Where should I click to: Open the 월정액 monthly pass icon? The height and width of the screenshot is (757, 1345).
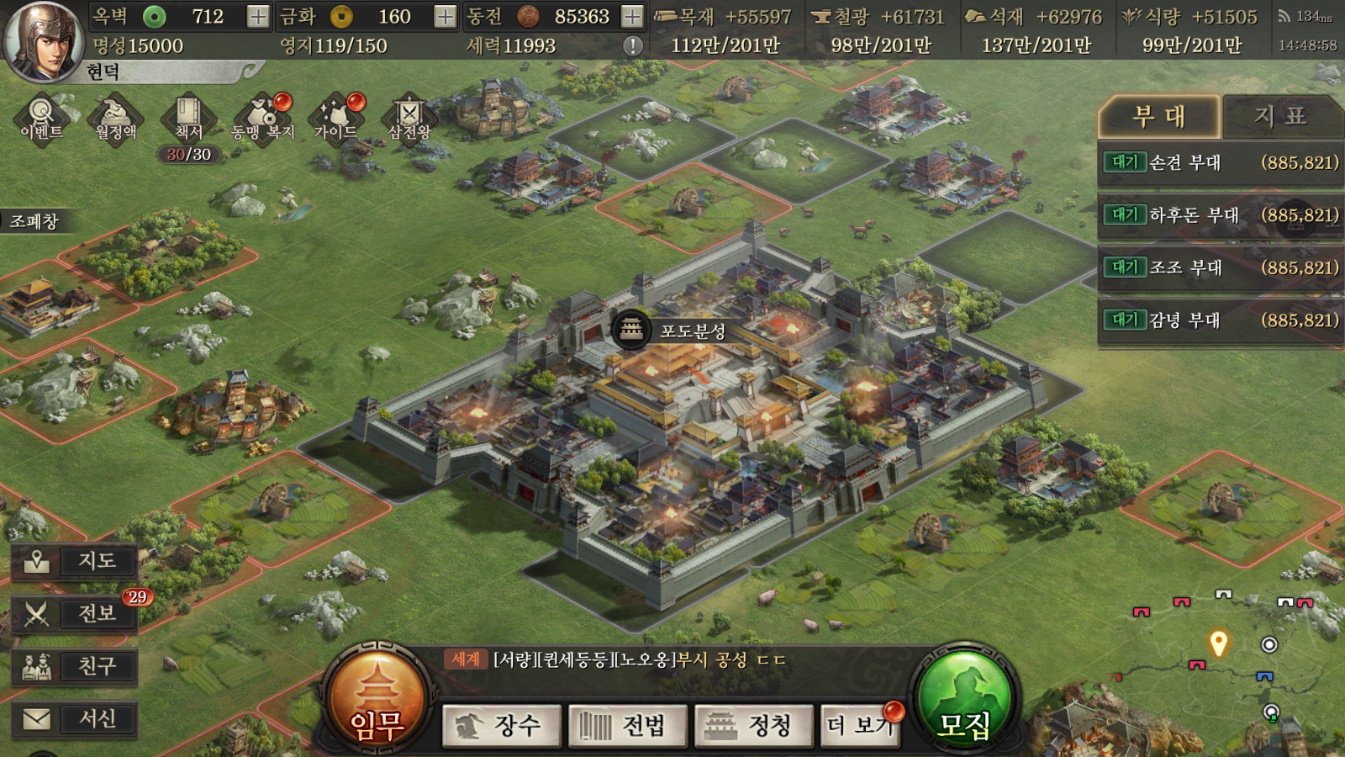point(115,119)
